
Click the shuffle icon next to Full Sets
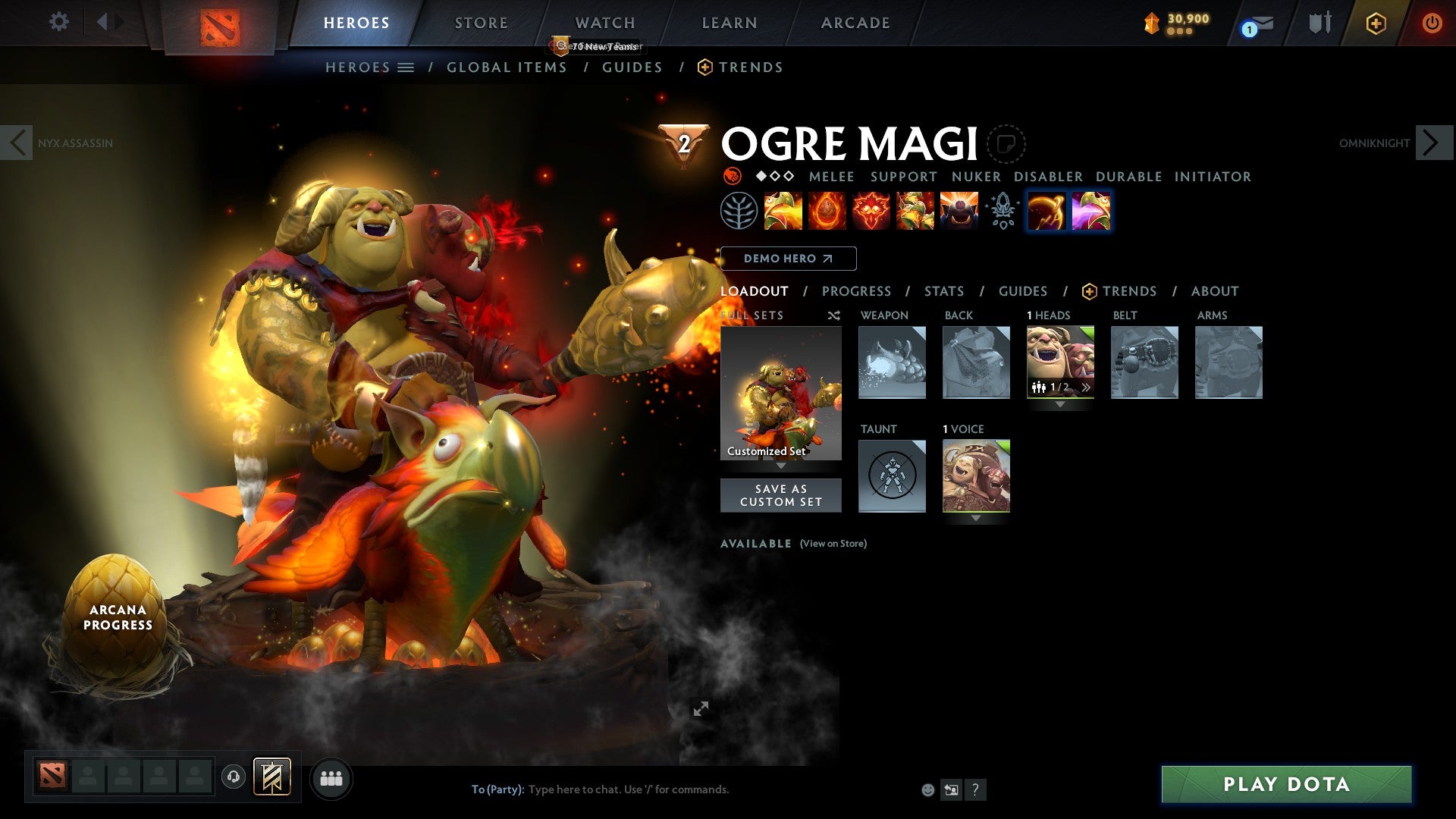click(x=833, y=315)
